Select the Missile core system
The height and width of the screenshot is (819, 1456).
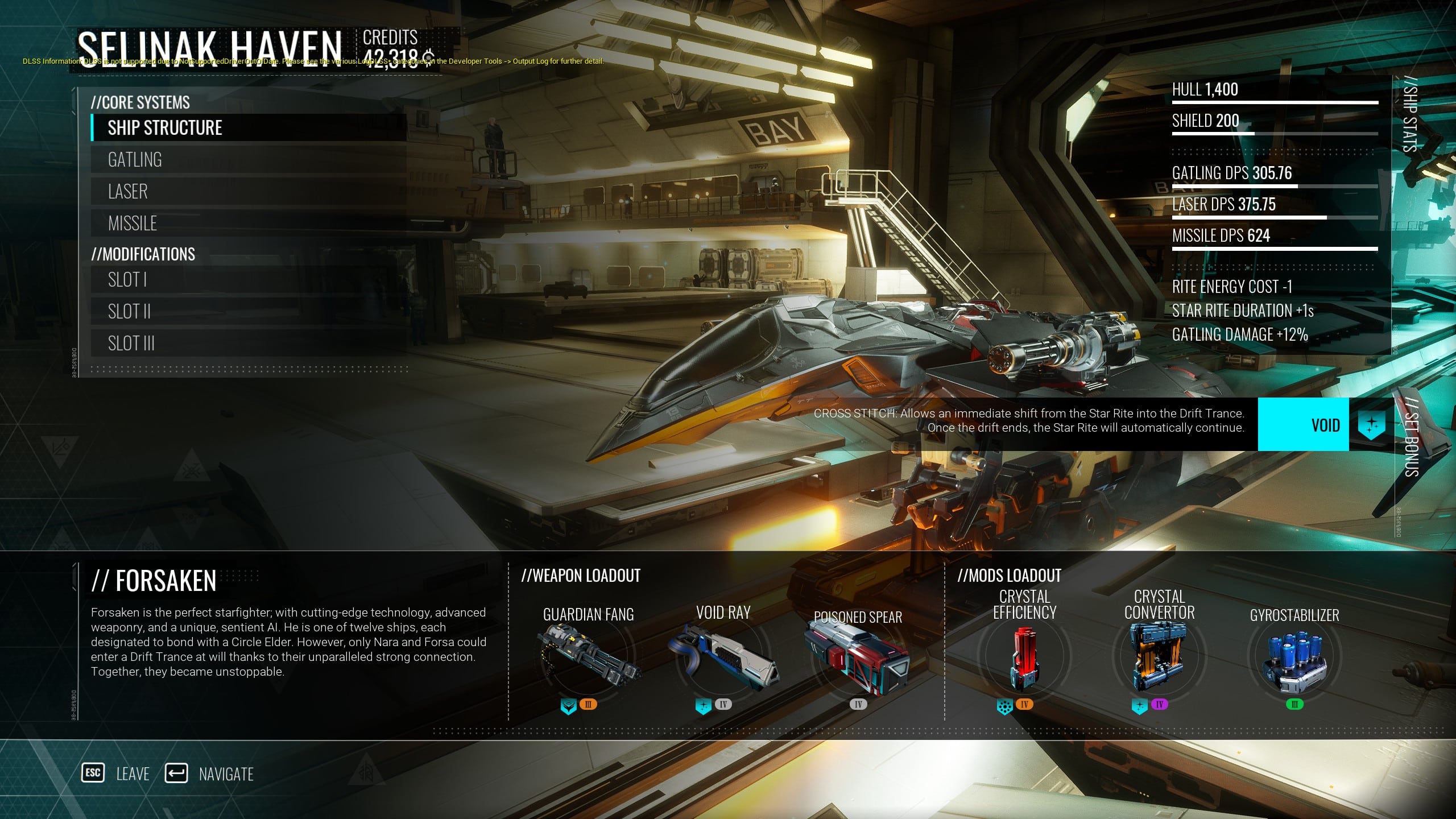(x=249, y=224)
